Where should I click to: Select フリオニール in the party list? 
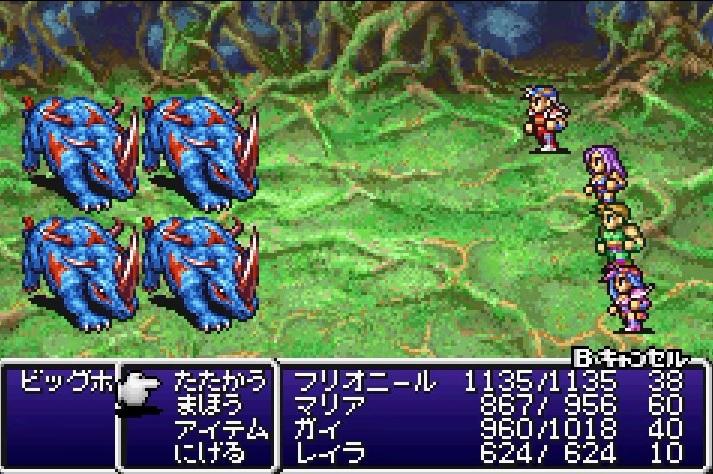365,381
